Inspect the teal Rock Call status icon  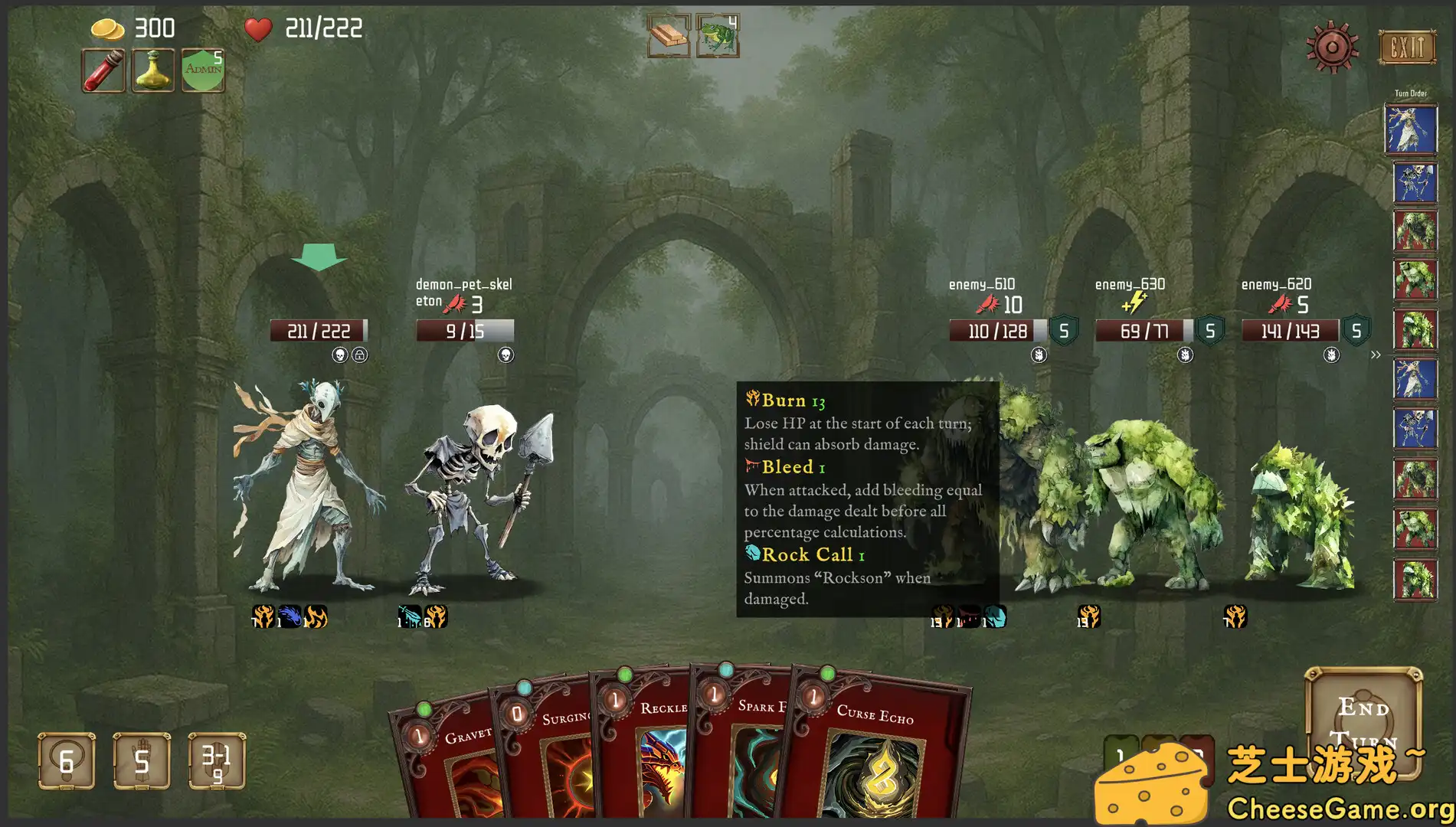(x=994, y=616)
